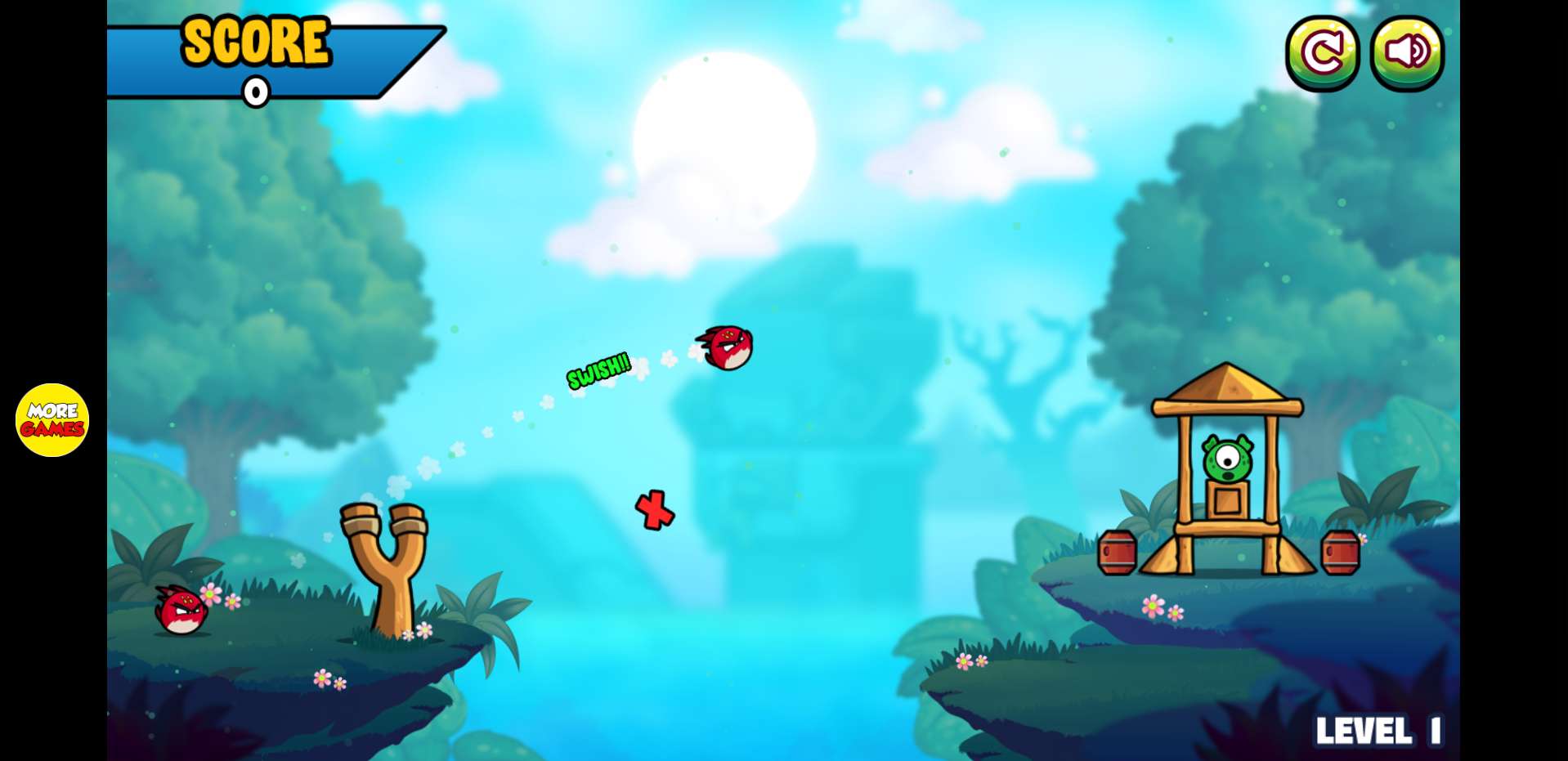Toggle the sound speaker button
The image size is (1568, 761).
1407,53
